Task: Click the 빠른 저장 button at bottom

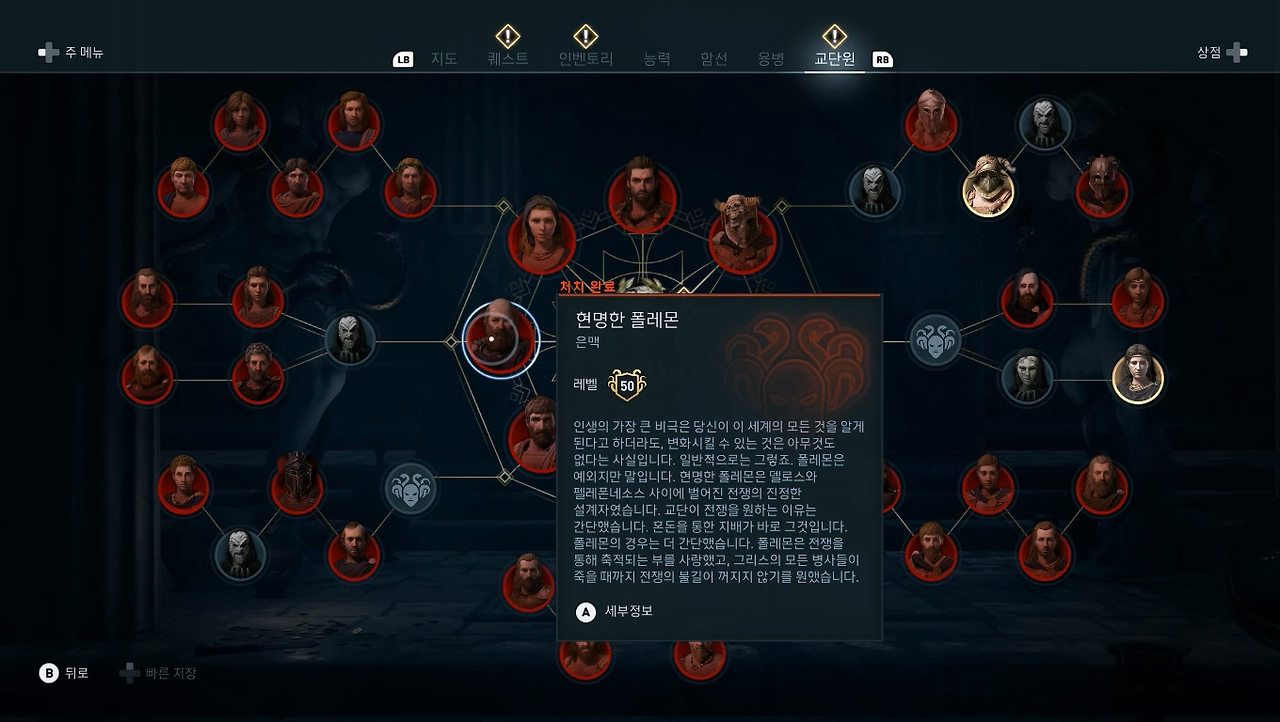Action: (159, 673)
